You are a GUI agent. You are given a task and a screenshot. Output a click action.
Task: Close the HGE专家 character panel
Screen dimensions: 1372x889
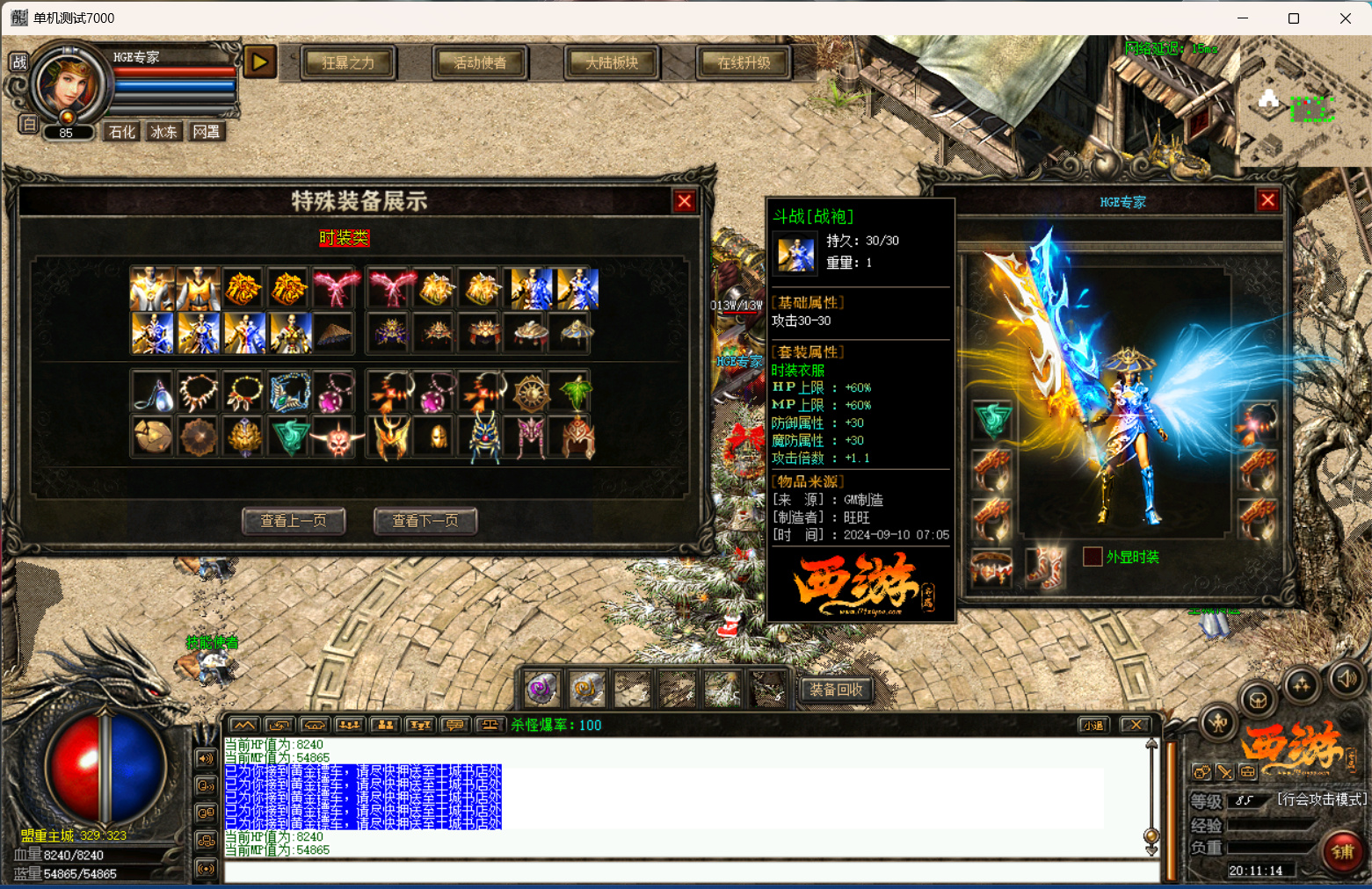(1267, 201)
